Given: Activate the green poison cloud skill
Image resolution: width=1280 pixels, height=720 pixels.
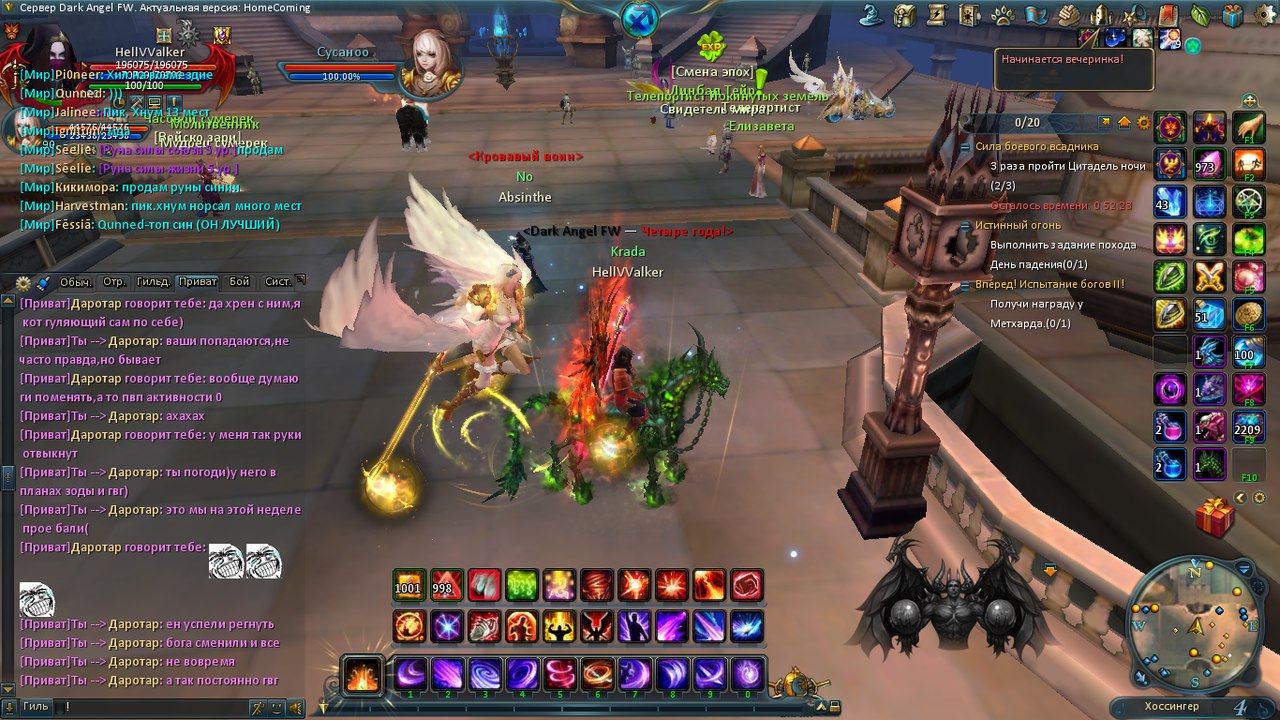Looking at the screenshot, I should pos(522,585).
